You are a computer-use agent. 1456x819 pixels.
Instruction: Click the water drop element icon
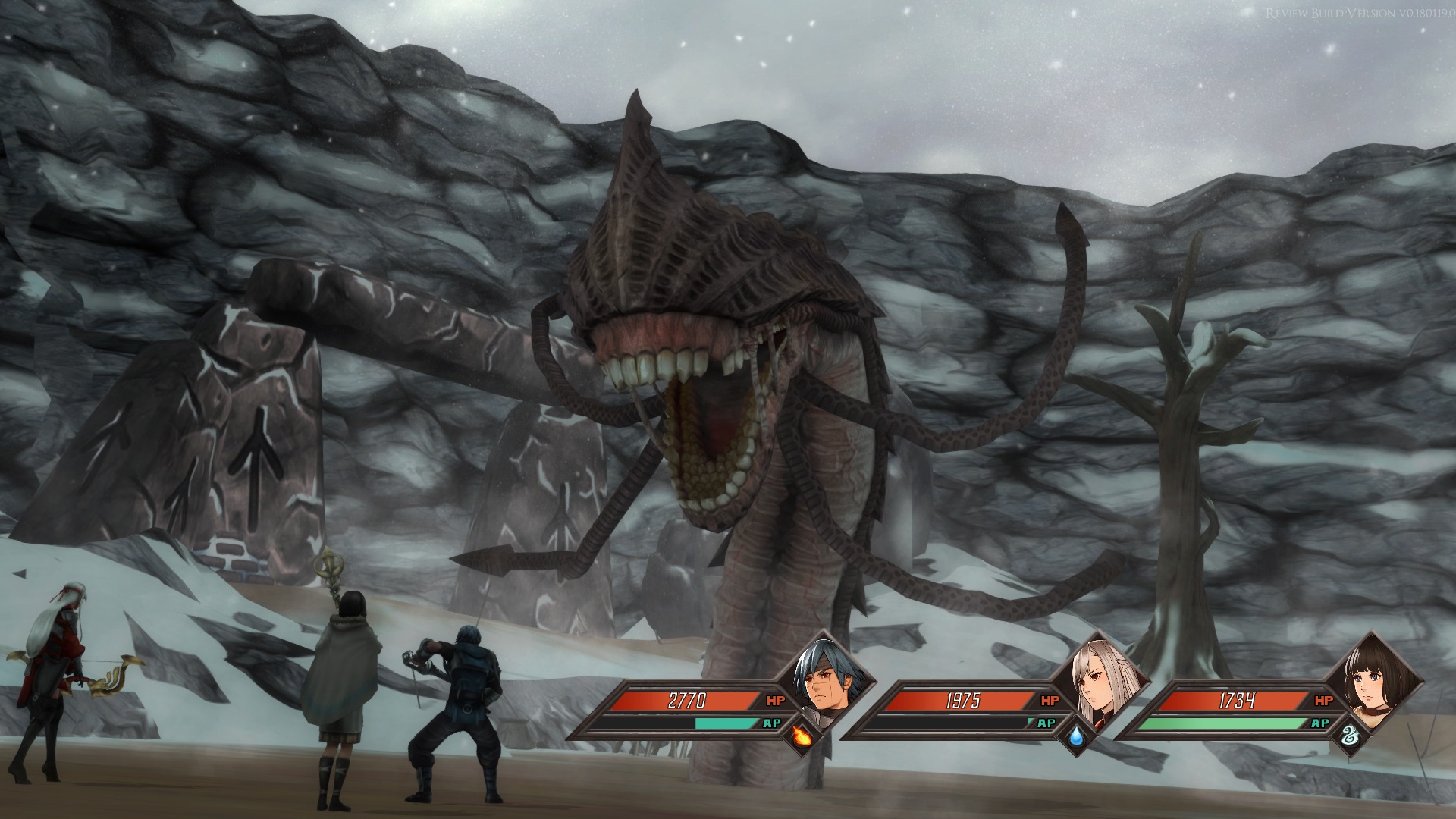click(1075, 736)
